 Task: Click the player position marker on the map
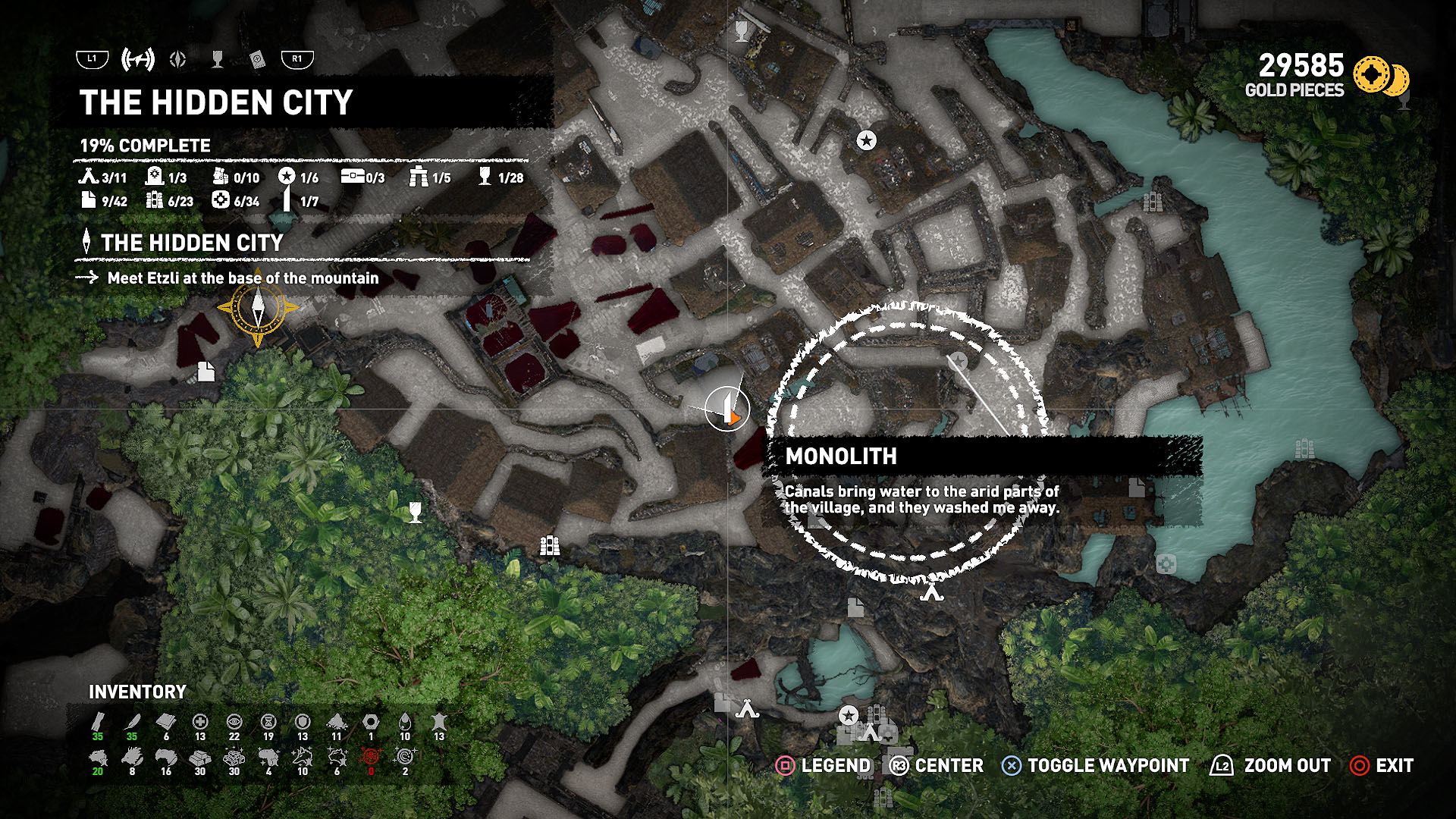pyautogui.click(x=727, y=407)
